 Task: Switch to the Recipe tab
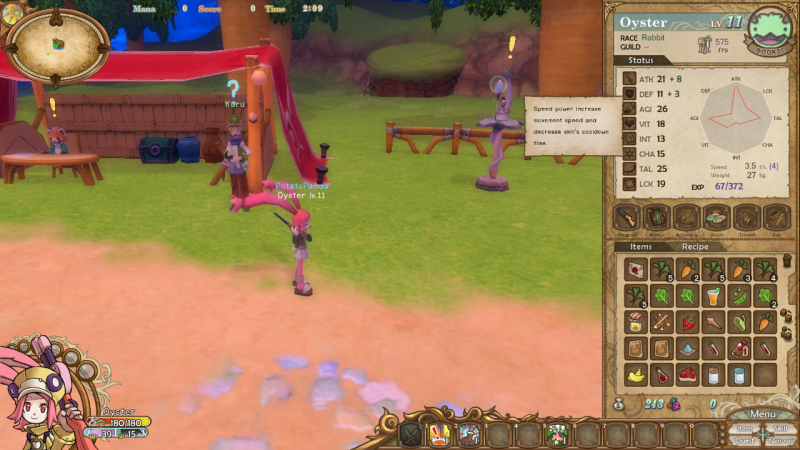click(x=695, y=246)
